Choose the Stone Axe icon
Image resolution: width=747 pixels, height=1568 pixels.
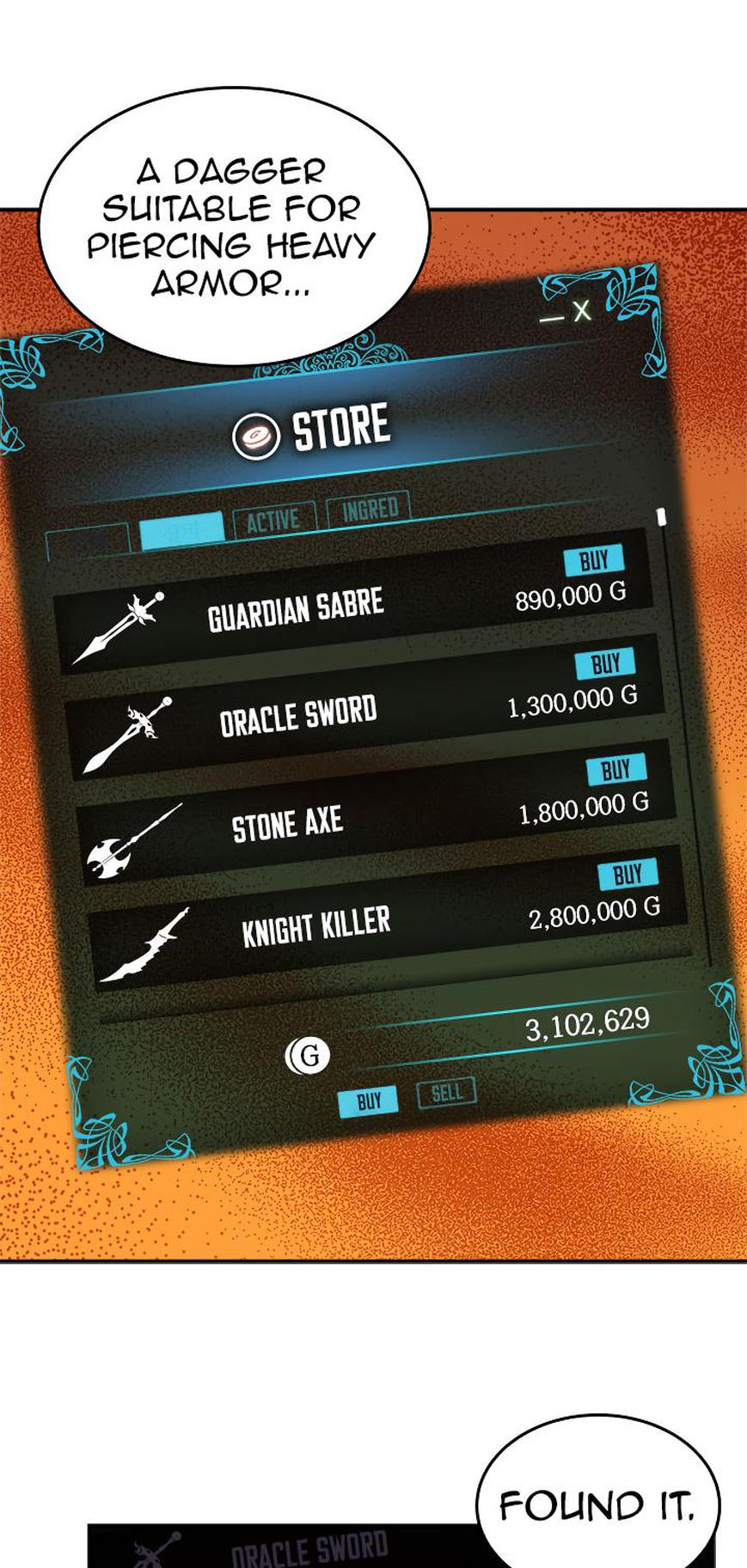click(x=133, y=841)
